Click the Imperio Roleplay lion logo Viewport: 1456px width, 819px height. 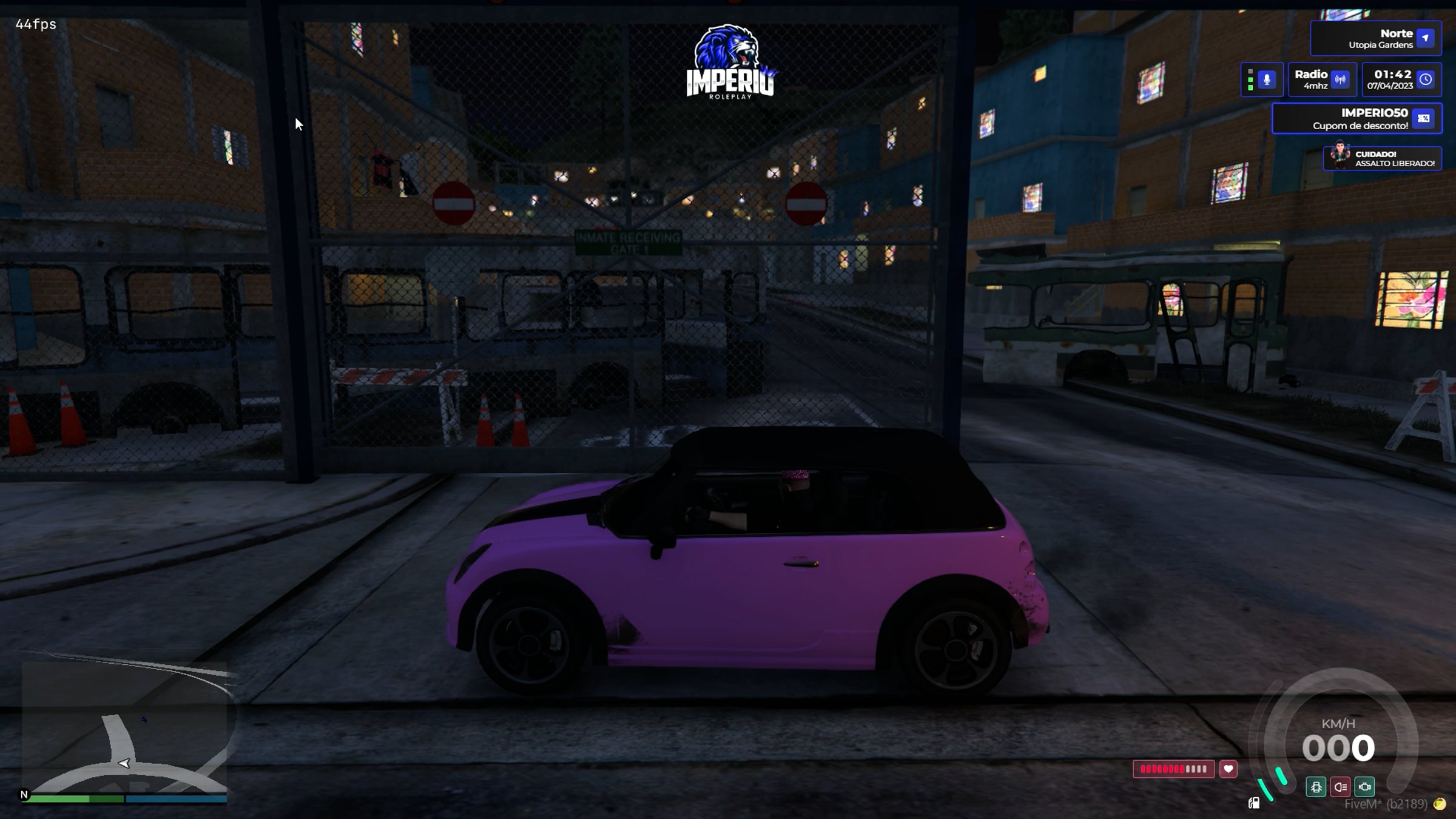730,62
